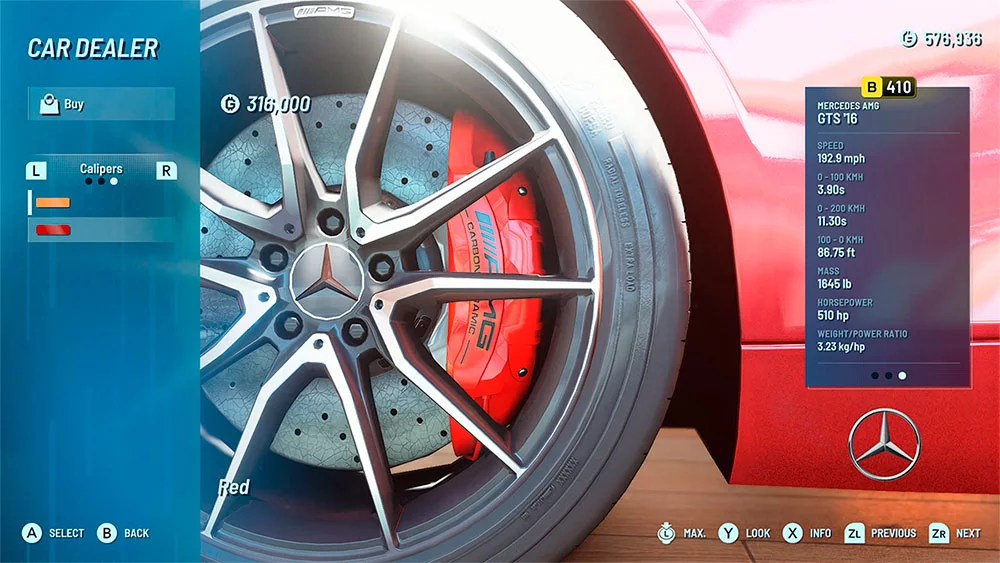Open the Calipers category selector
1000x563 pixels.
[101, 169]
